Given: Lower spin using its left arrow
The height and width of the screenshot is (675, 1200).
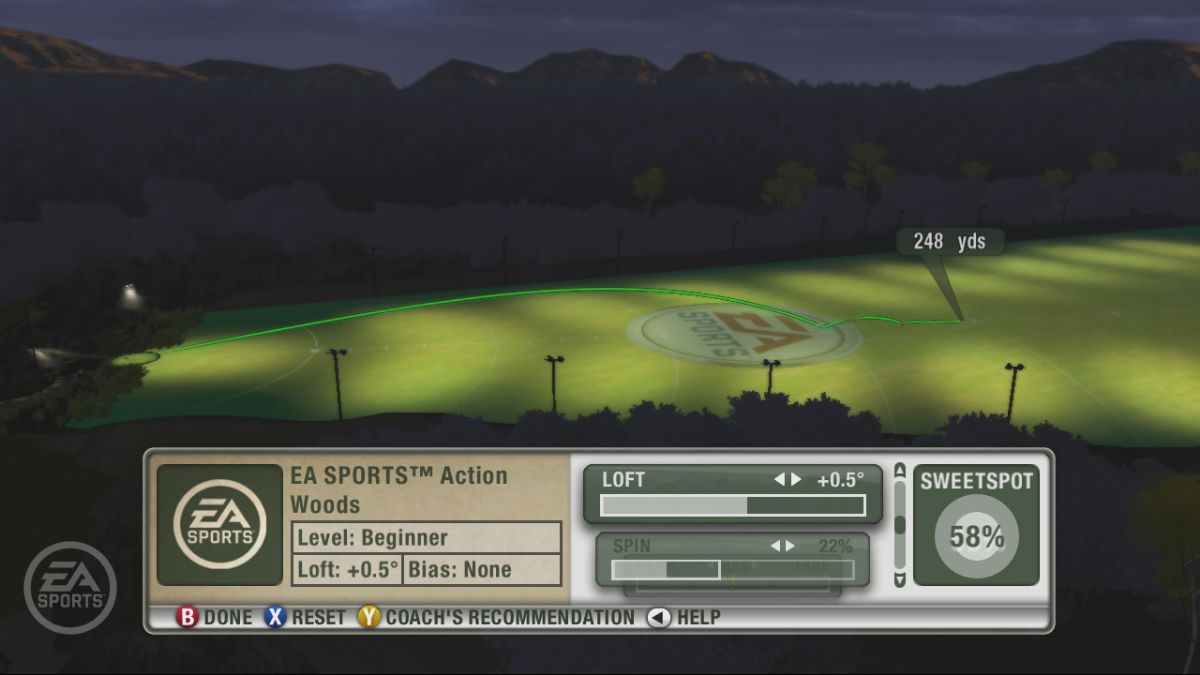Looking at the screenshot, I should (775, 546).
